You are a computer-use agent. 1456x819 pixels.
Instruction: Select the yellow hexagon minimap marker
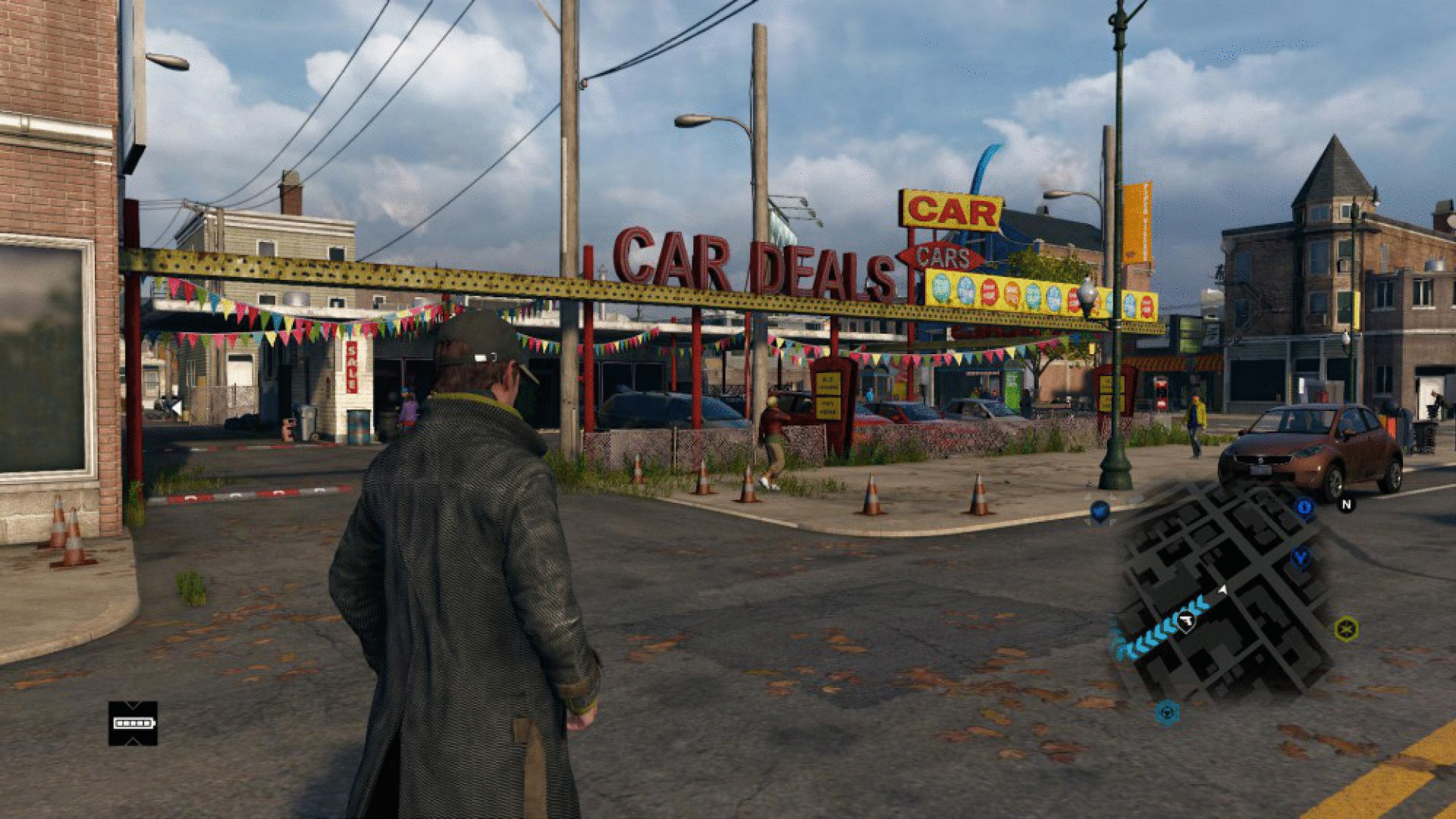pos(1346,629)
